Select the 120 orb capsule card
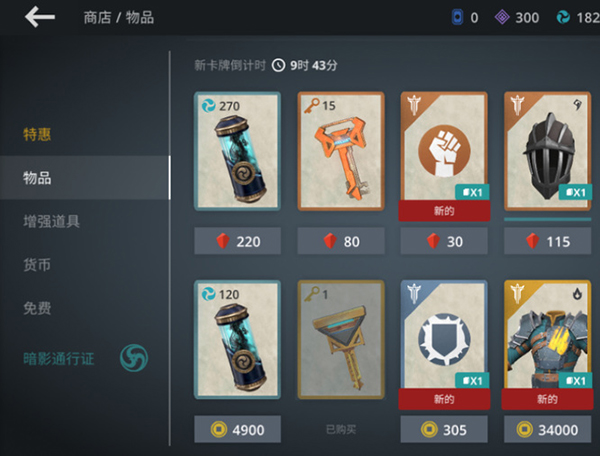The width and height of the screenshot is (600, 456). click(x=237, y=340)
